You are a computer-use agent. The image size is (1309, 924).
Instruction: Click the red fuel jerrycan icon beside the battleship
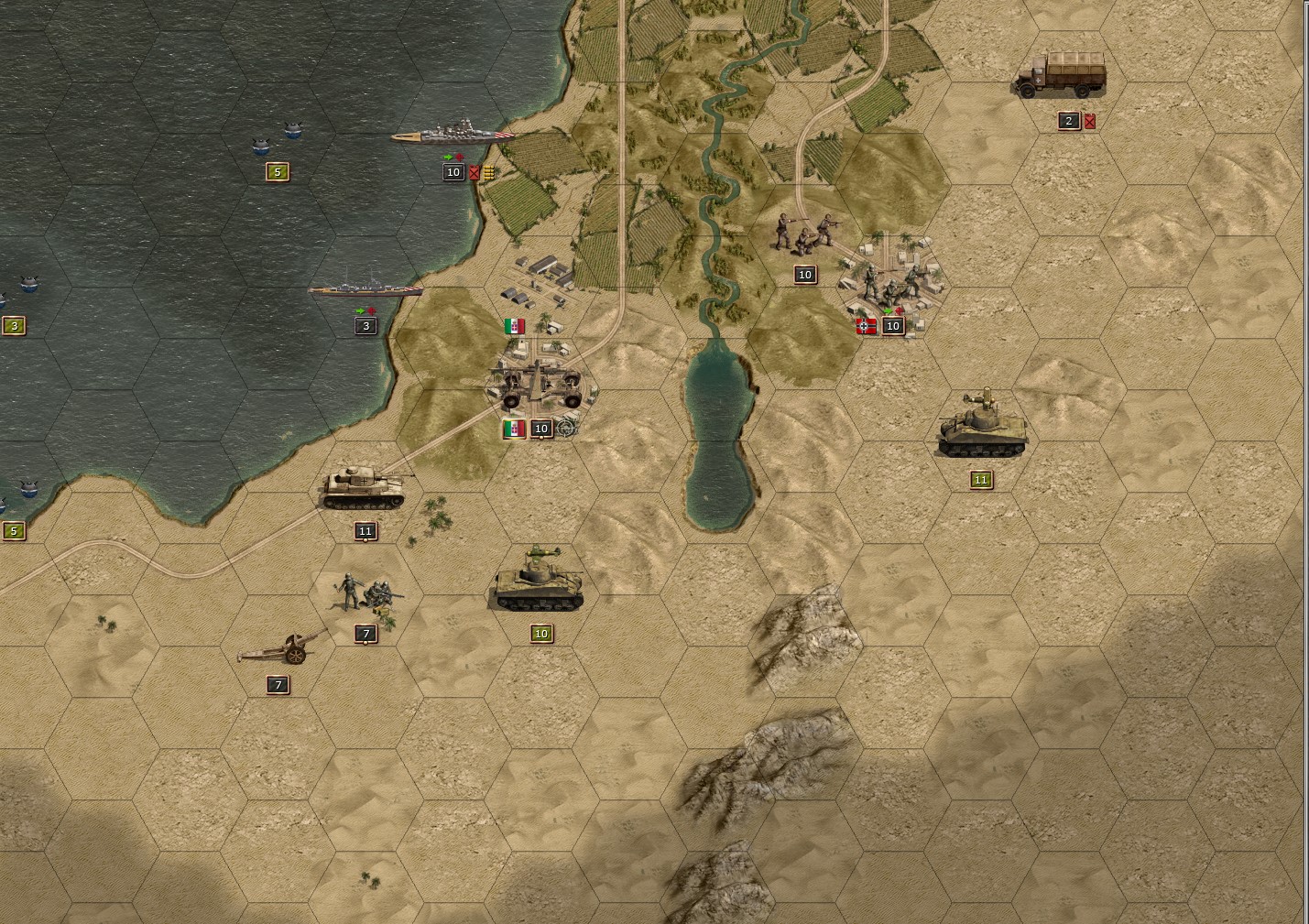[x=474, y=174]
